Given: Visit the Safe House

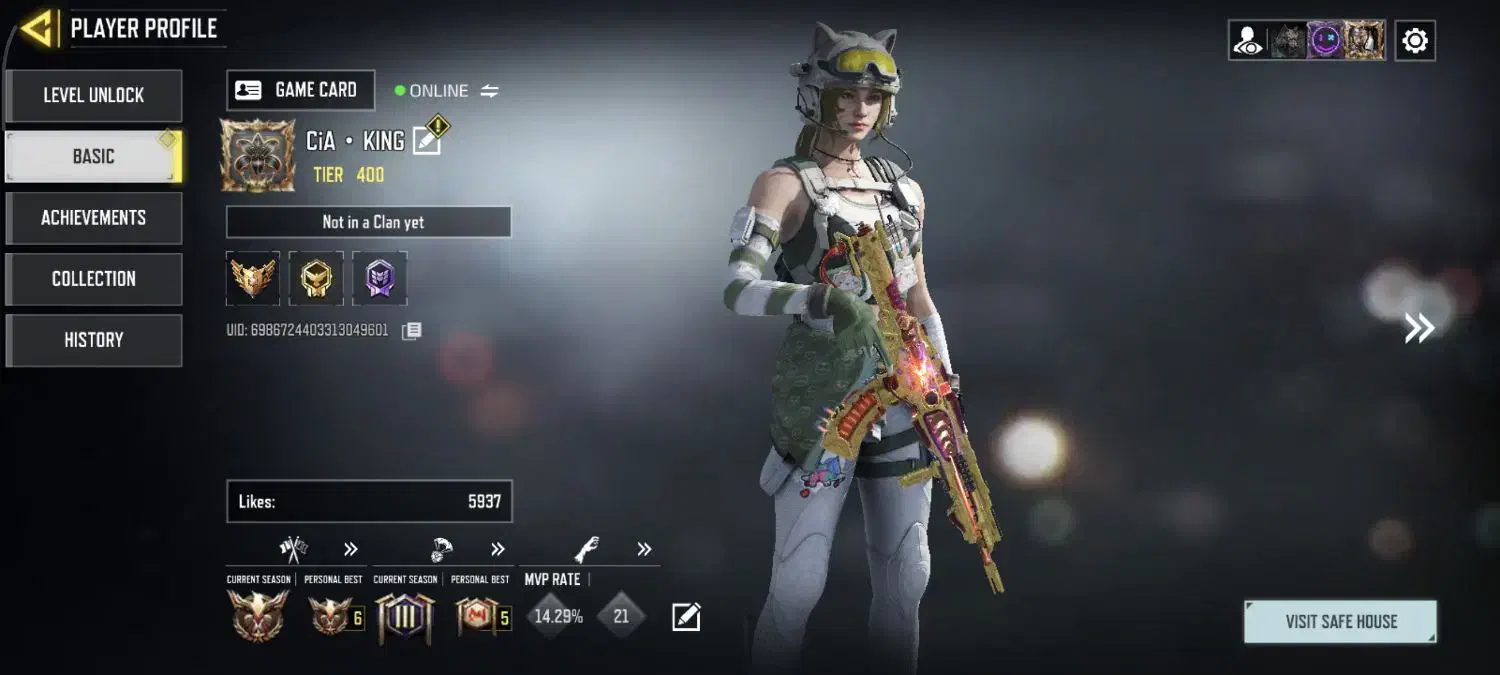Looking at the screenshot, I should point(1340,621).
